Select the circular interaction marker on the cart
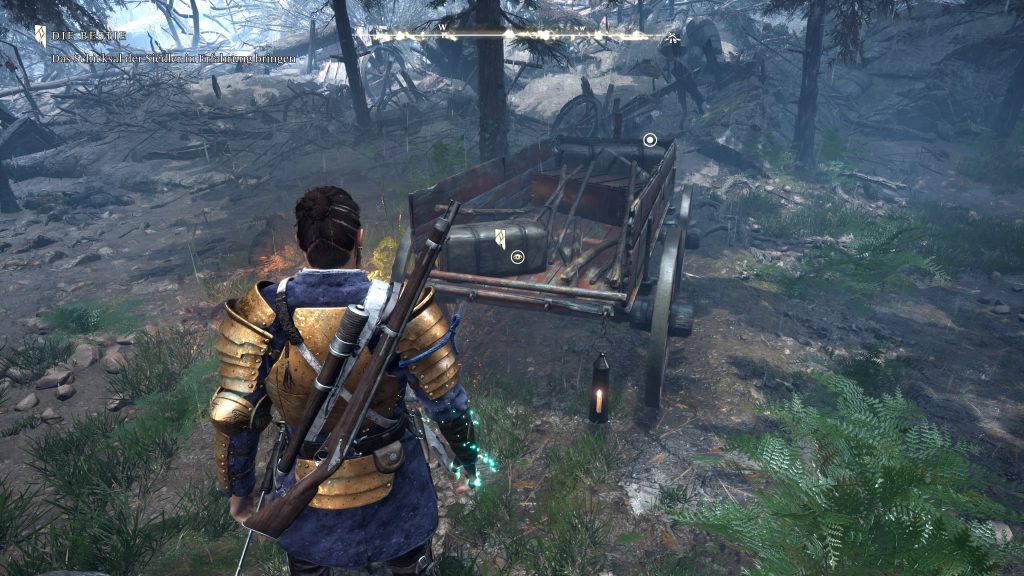Screen dimensions: 1024x576 coord(650,140)
